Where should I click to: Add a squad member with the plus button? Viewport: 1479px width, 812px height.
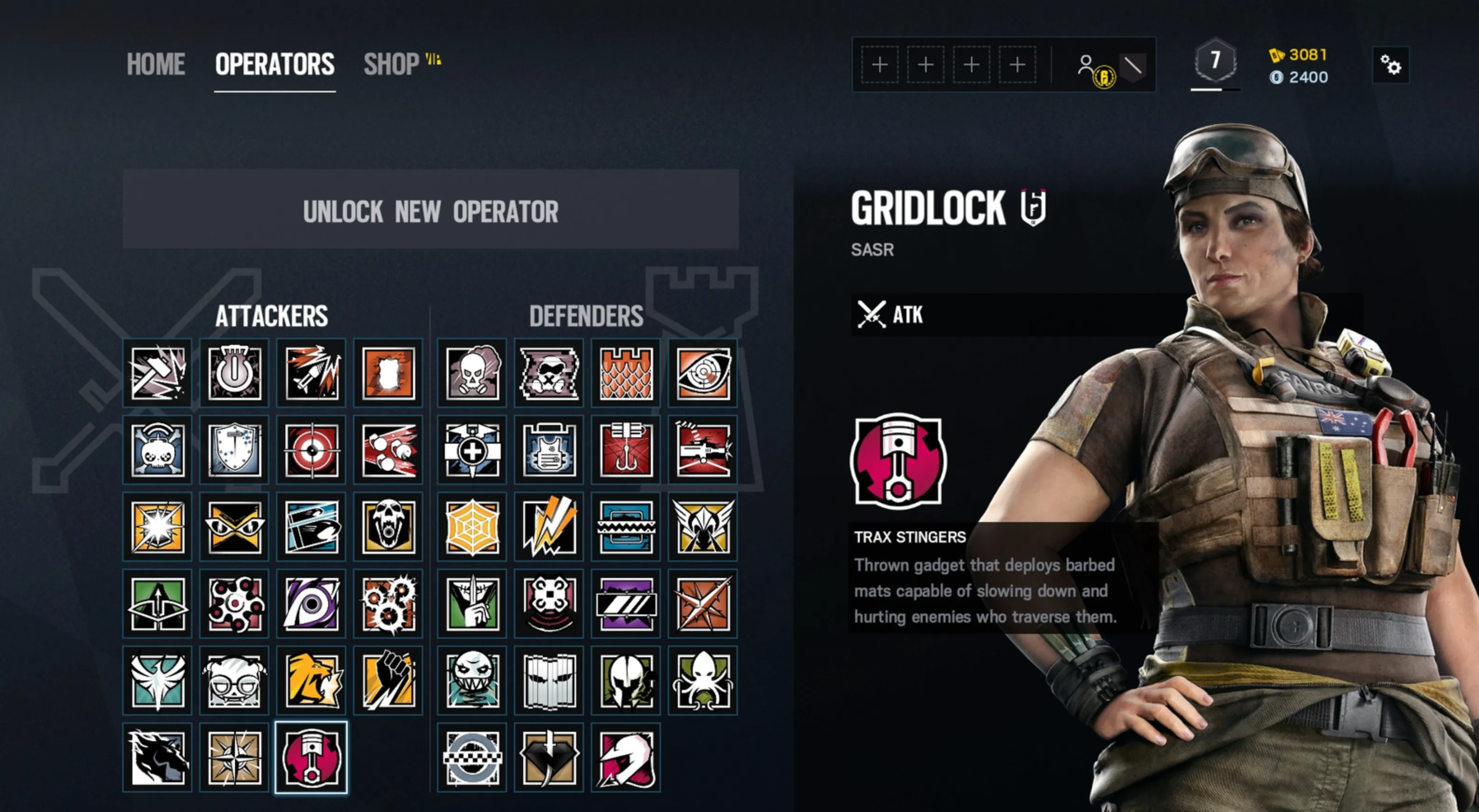click(879, 65)
